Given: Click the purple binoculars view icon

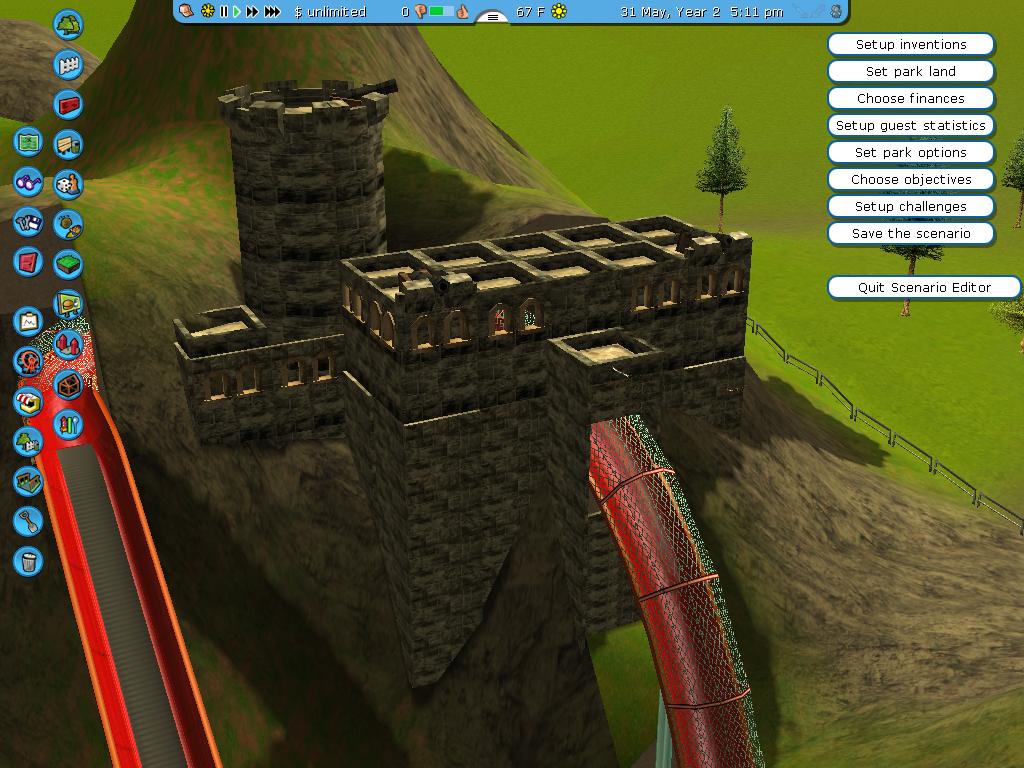Looking at the screenshot, I should pyautogui.click(x=28, y=183).
